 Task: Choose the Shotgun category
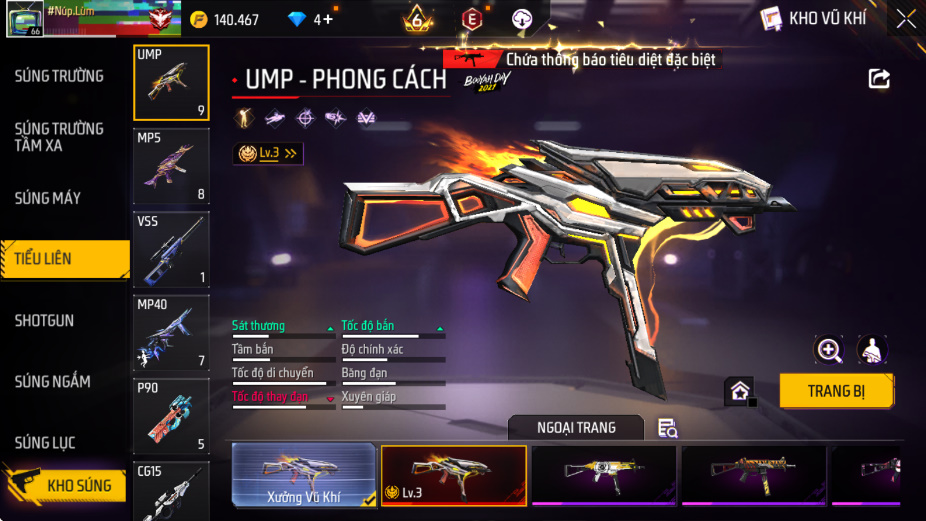click(x=44, y=321)
